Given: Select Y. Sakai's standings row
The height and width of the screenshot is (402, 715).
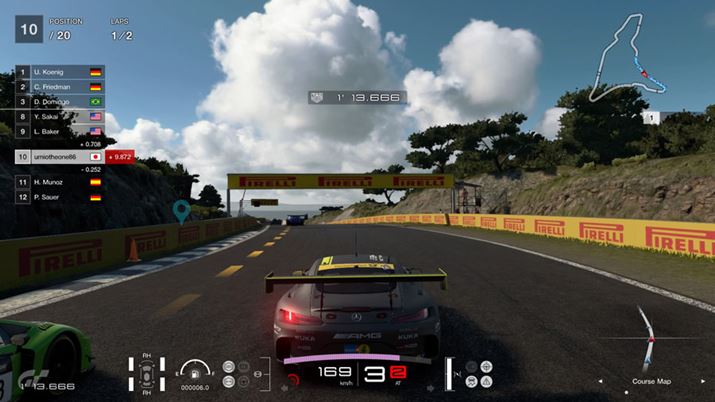Looking at the screenshot, I should coord(58,116).
